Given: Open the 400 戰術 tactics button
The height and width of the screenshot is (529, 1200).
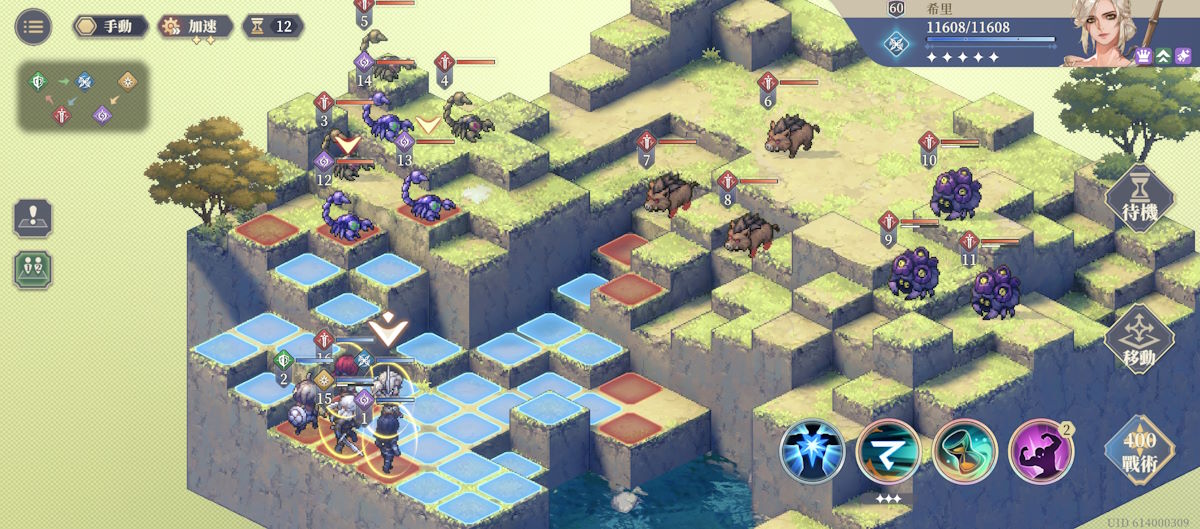Looking at the screenshot, I should (x=1138, y=449).
